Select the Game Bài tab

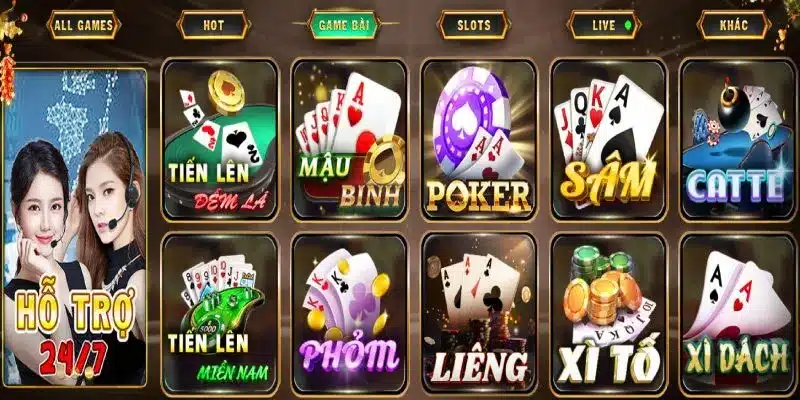coord(340,23)
